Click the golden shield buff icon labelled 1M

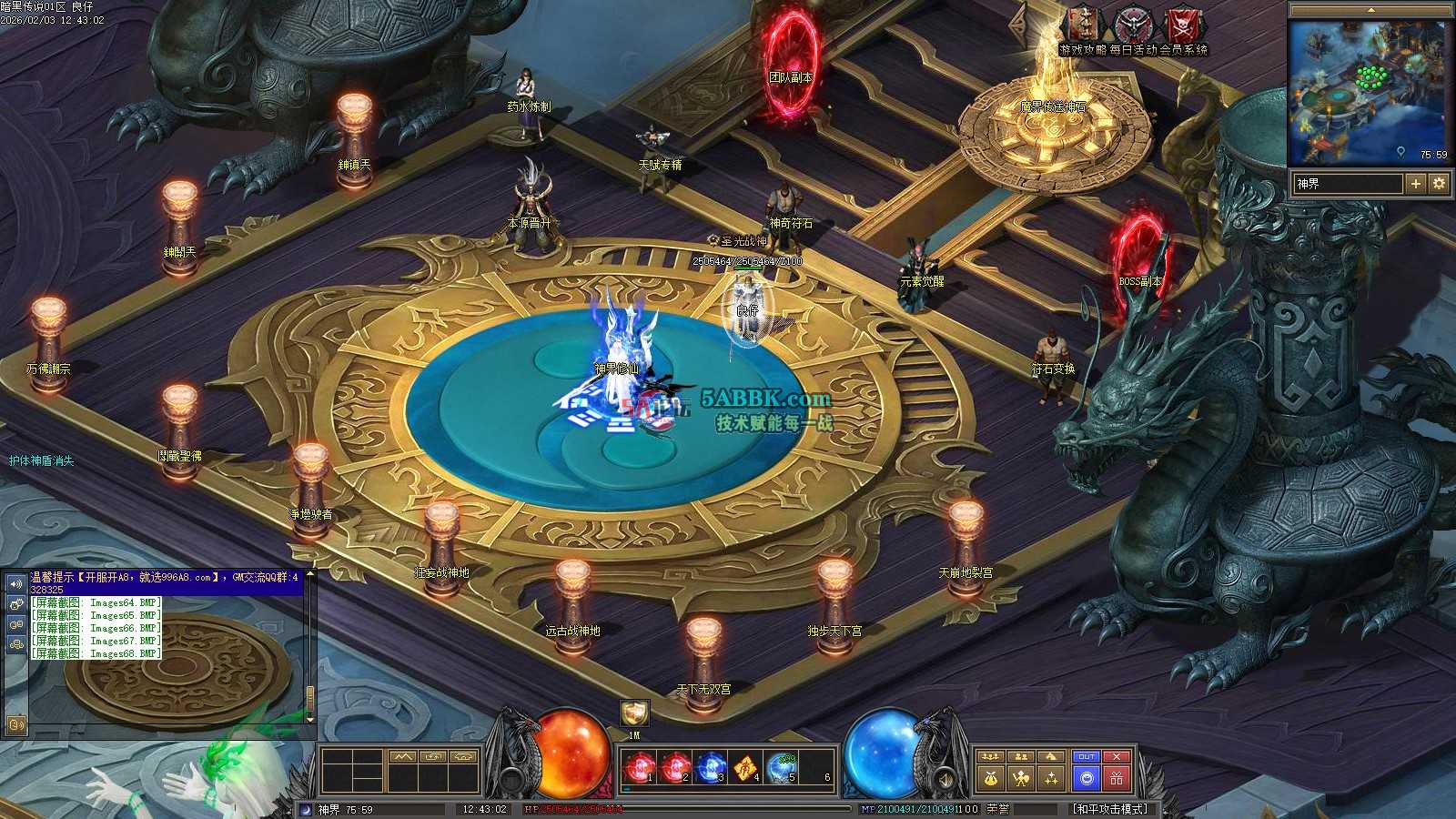tap(634, 713)
